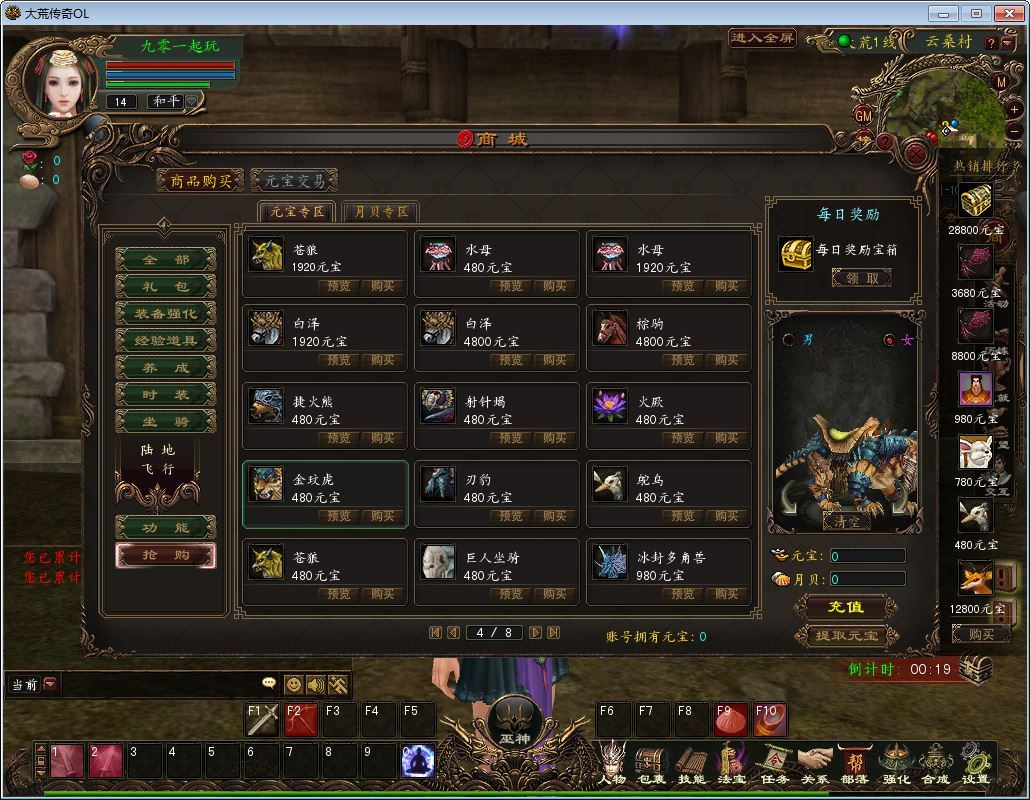Show the 经验道具 category

coord(166,341)
